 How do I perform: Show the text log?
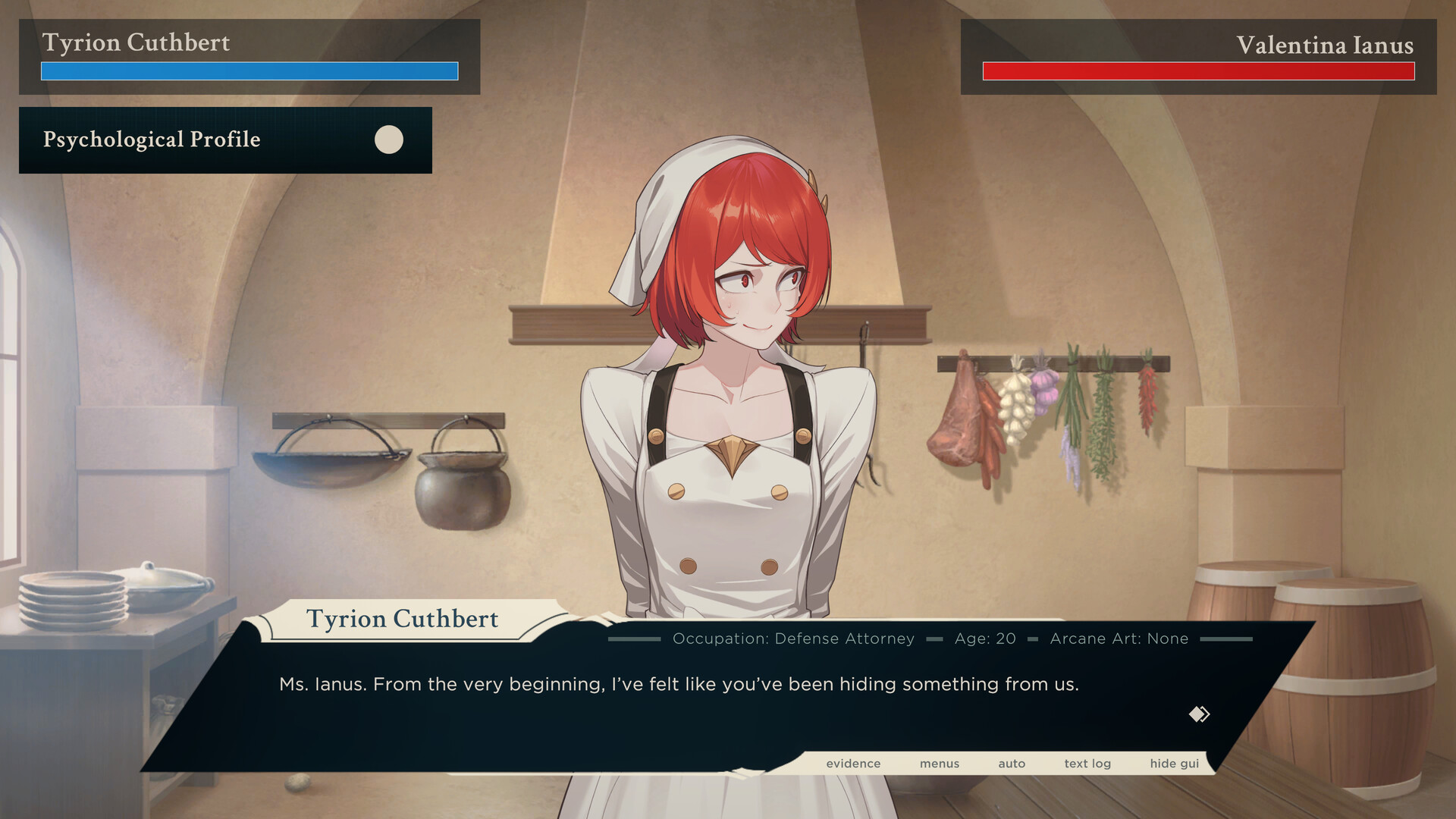(x=1087, y=764)
